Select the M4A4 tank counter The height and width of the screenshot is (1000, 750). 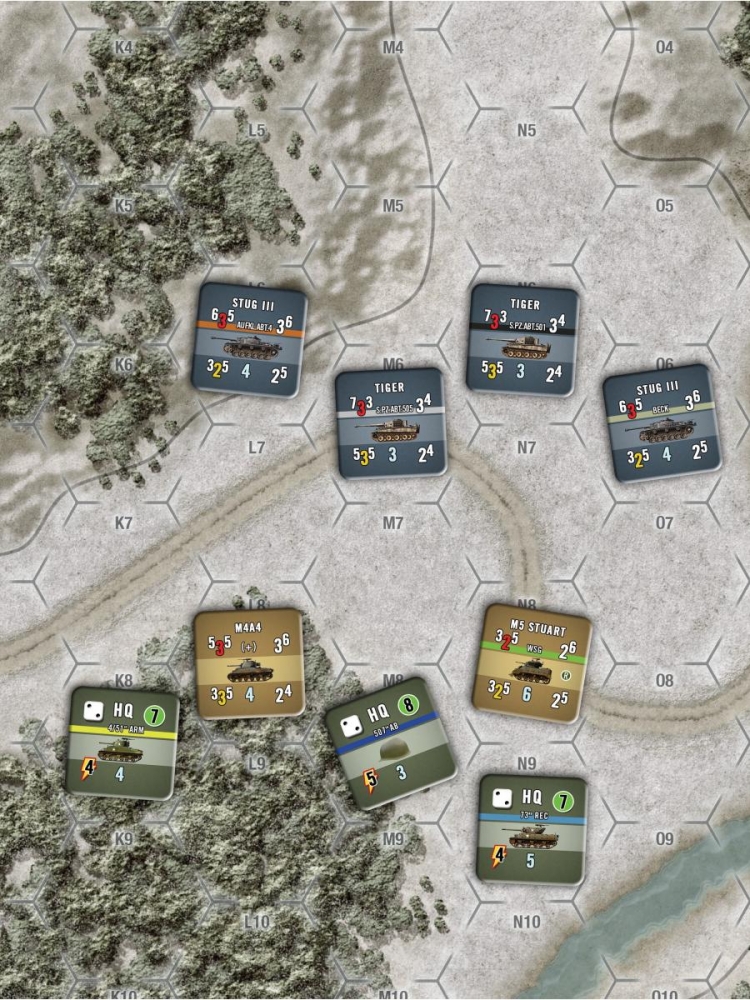(x=249, y=663)
